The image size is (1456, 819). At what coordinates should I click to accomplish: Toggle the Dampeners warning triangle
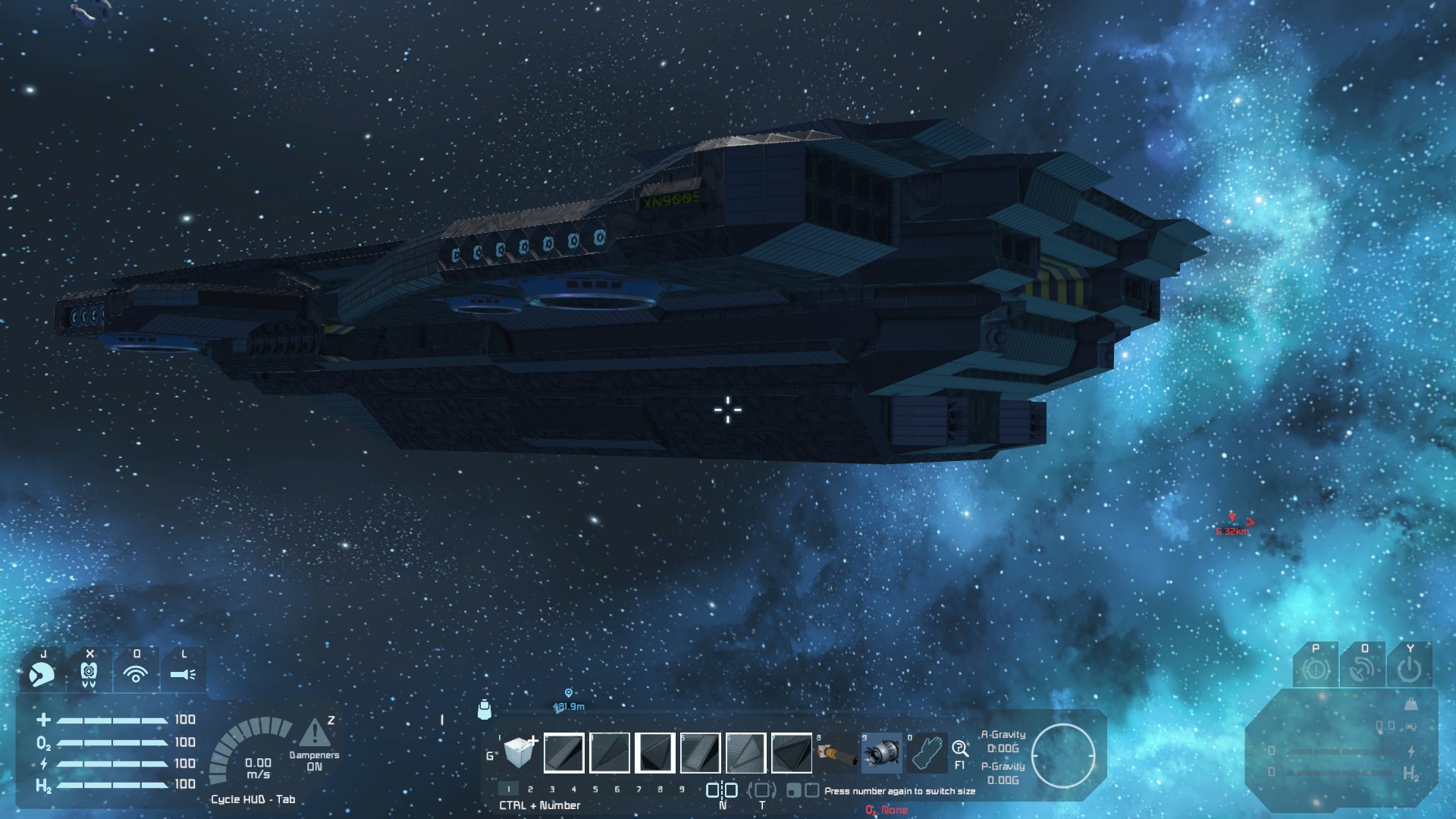pos(315,734)
